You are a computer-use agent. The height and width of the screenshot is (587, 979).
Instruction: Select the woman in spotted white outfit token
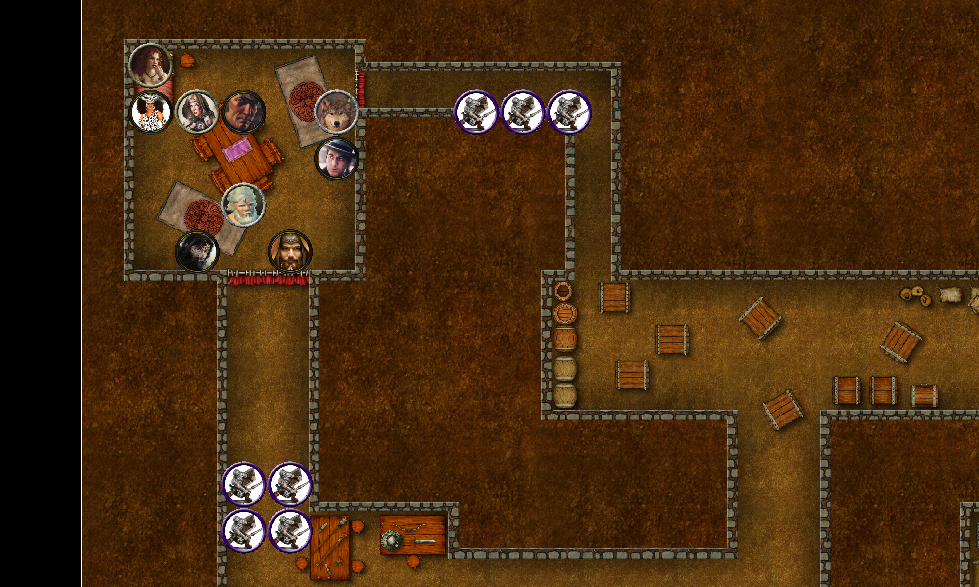click(x=151, y=111)
